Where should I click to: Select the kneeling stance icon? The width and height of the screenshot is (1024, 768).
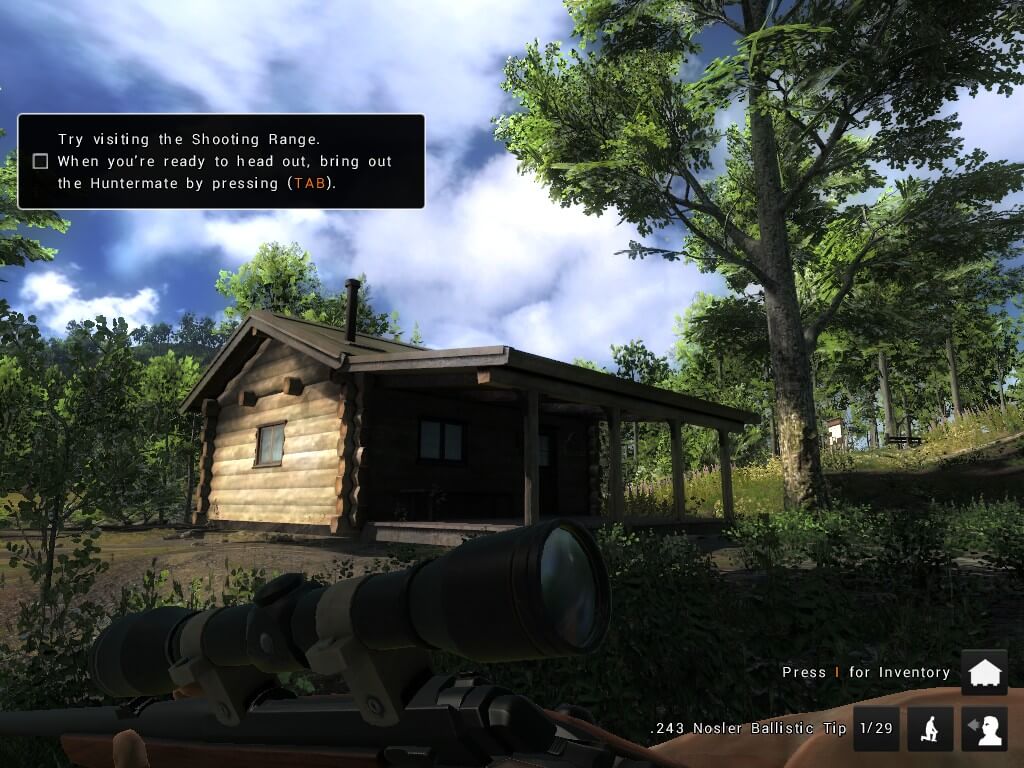click(x=929, y=728)
